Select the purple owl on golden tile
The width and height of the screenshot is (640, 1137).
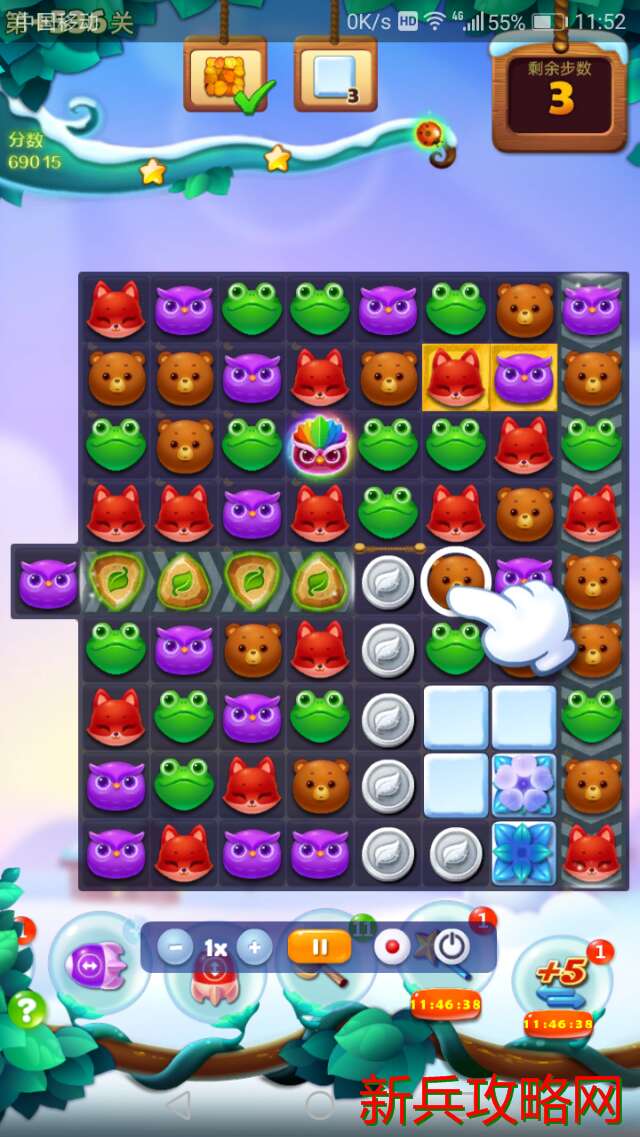coord(524,377)
